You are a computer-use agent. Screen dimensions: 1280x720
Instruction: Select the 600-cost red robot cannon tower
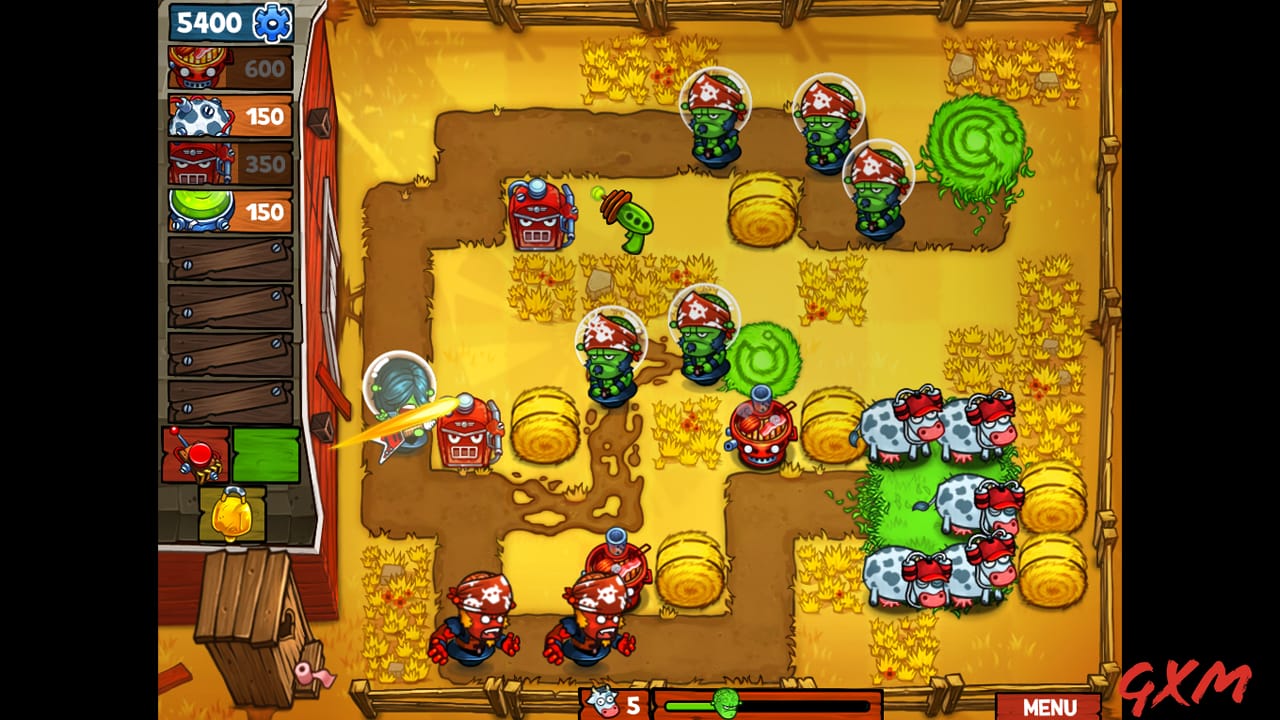pos(230,68)
